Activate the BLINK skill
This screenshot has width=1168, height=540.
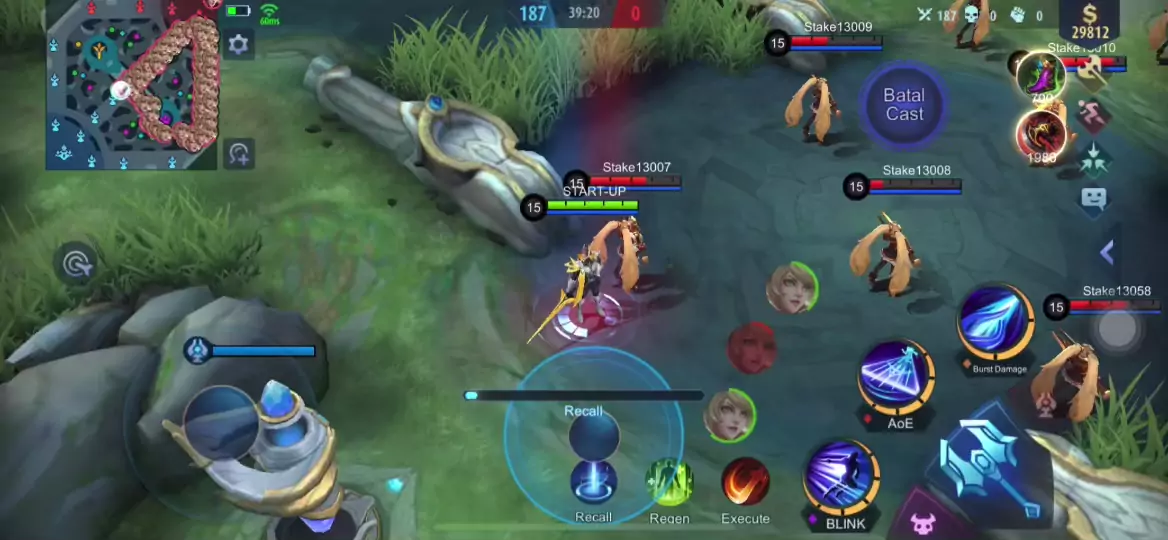pyautogui.click(x=841, y=478)
